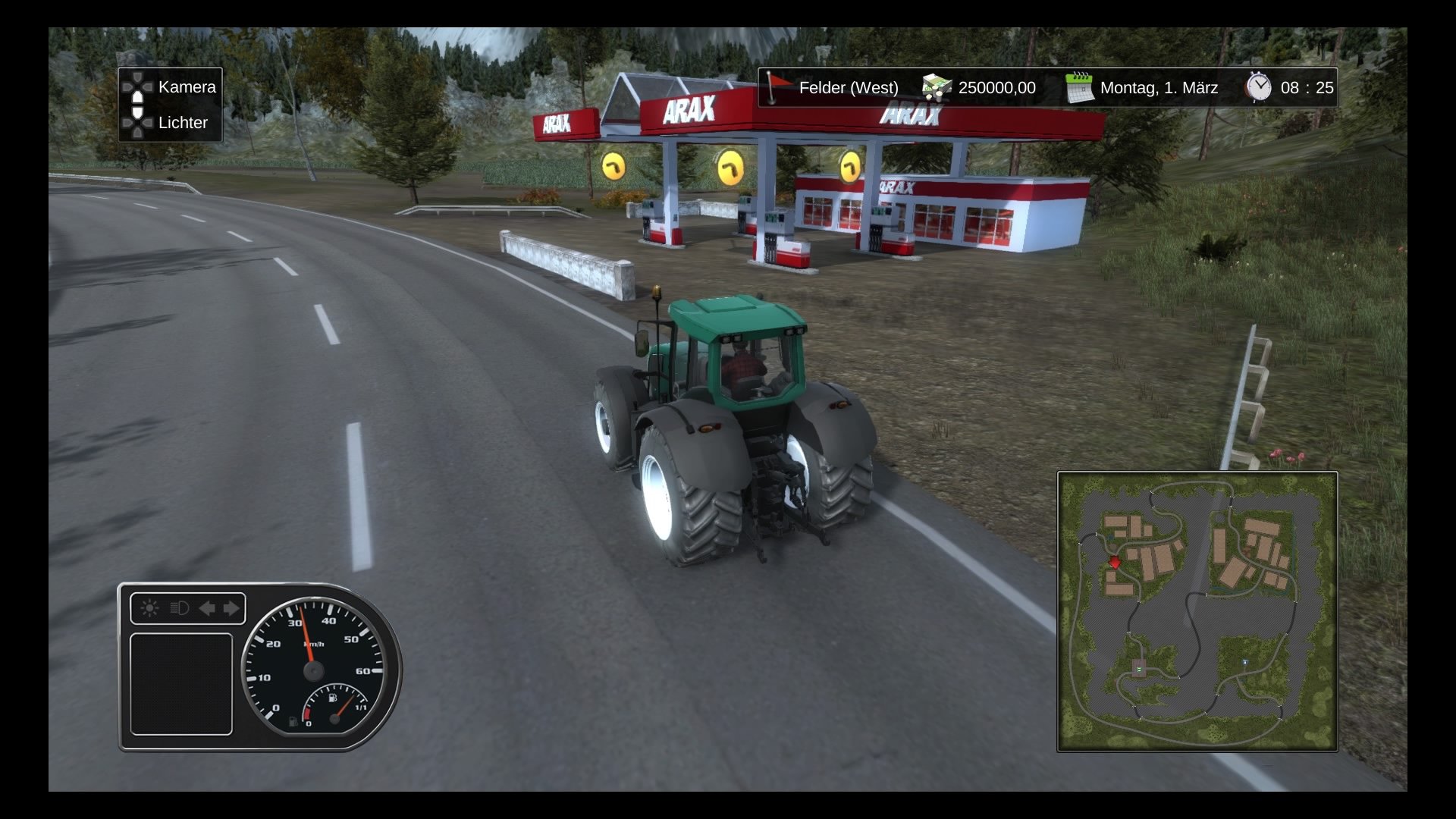Click the money stack icon in the status bar
This screenshot has width=1456, height=819.
[935, 87]
